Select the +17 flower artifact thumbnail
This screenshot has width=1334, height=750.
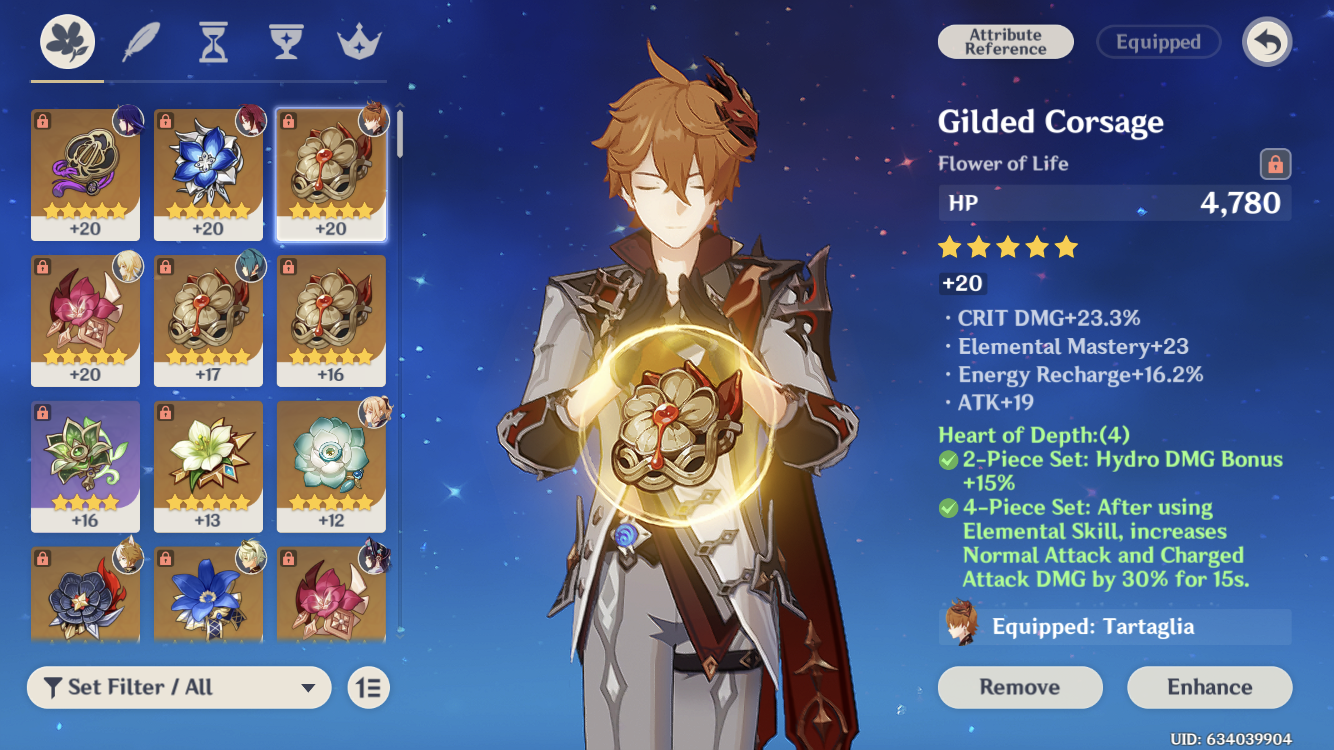click(x=209, y=320)
